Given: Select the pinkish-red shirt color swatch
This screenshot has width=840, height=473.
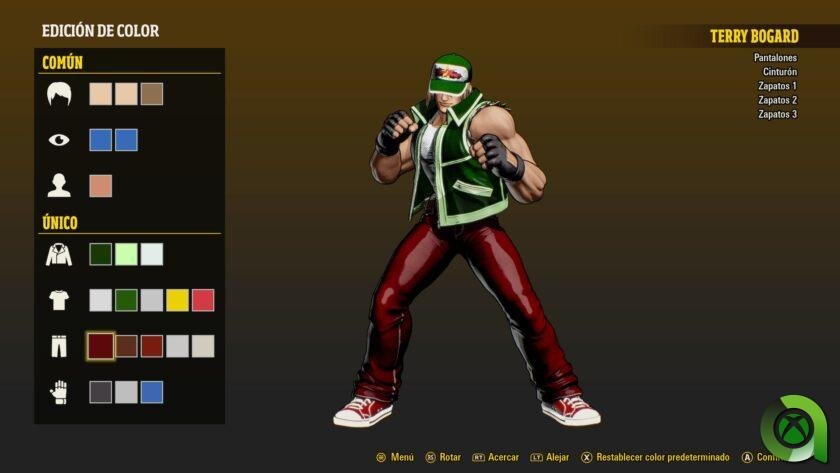Looking at the screenshot, I should coord(203,300).
